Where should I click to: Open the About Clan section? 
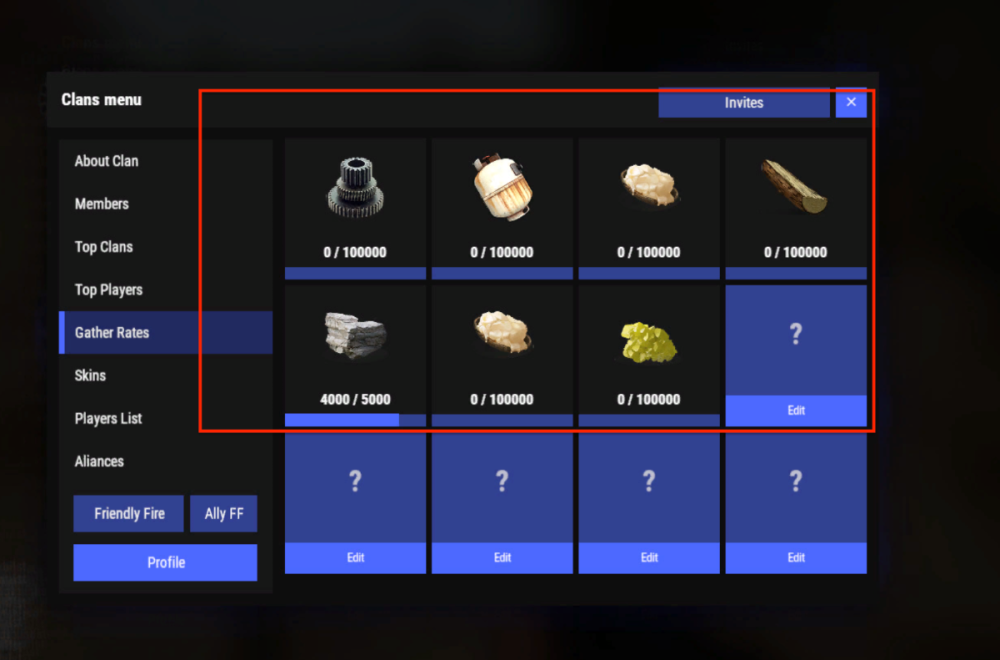coord(107,161)
